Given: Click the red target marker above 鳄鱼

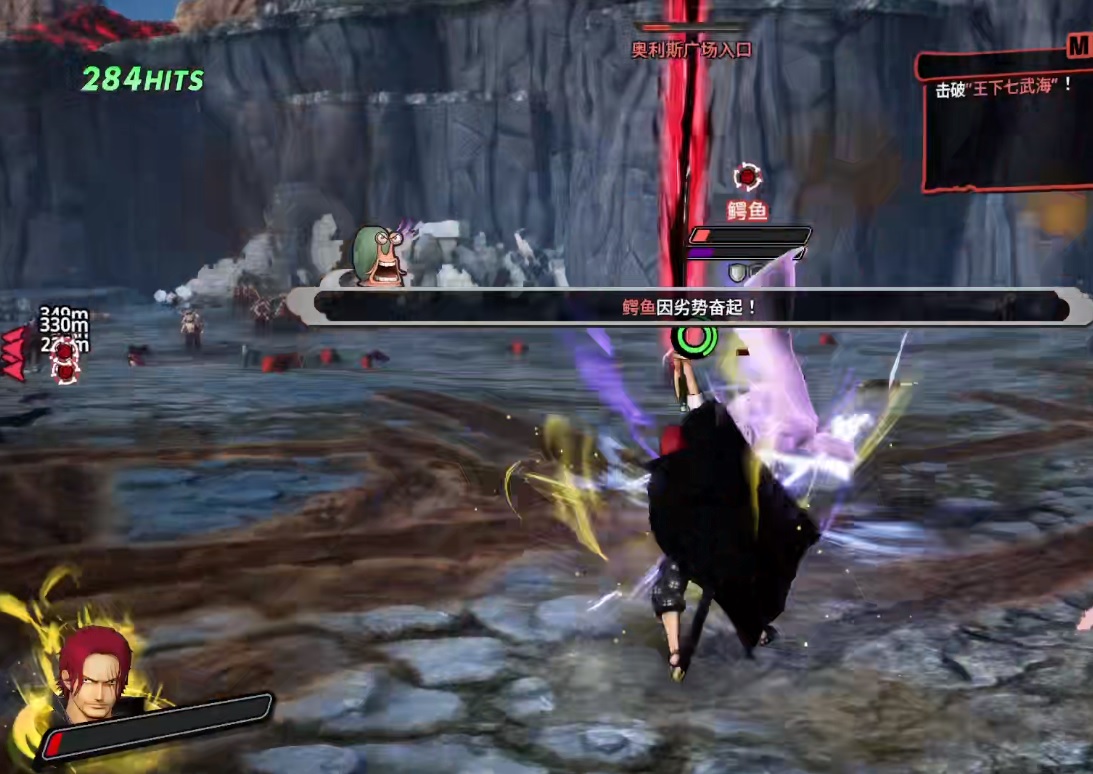Looking at the screenshot, I should [x=747, y=178].
